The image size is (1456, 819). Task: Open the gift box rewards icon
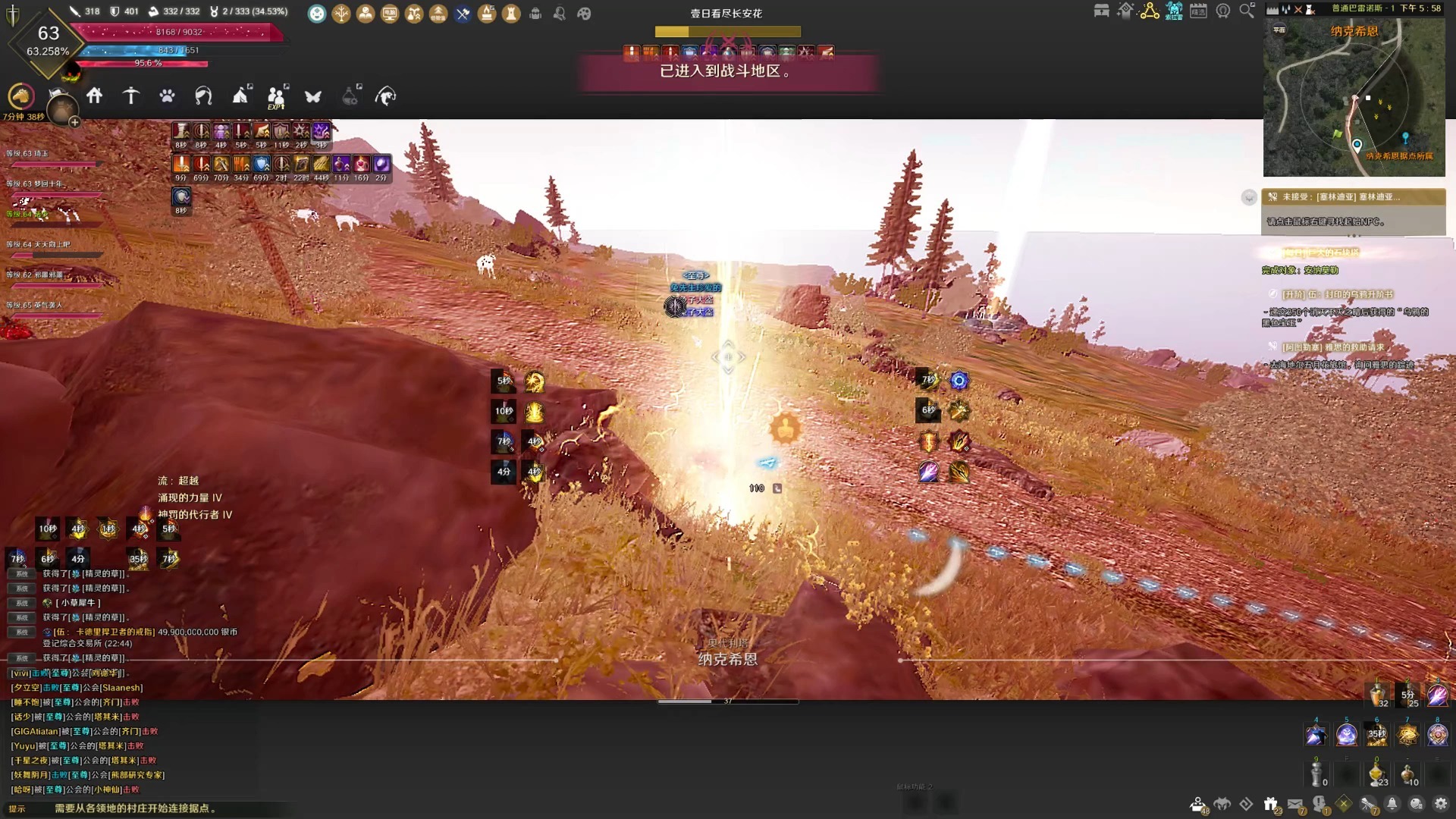(1271, 804)
